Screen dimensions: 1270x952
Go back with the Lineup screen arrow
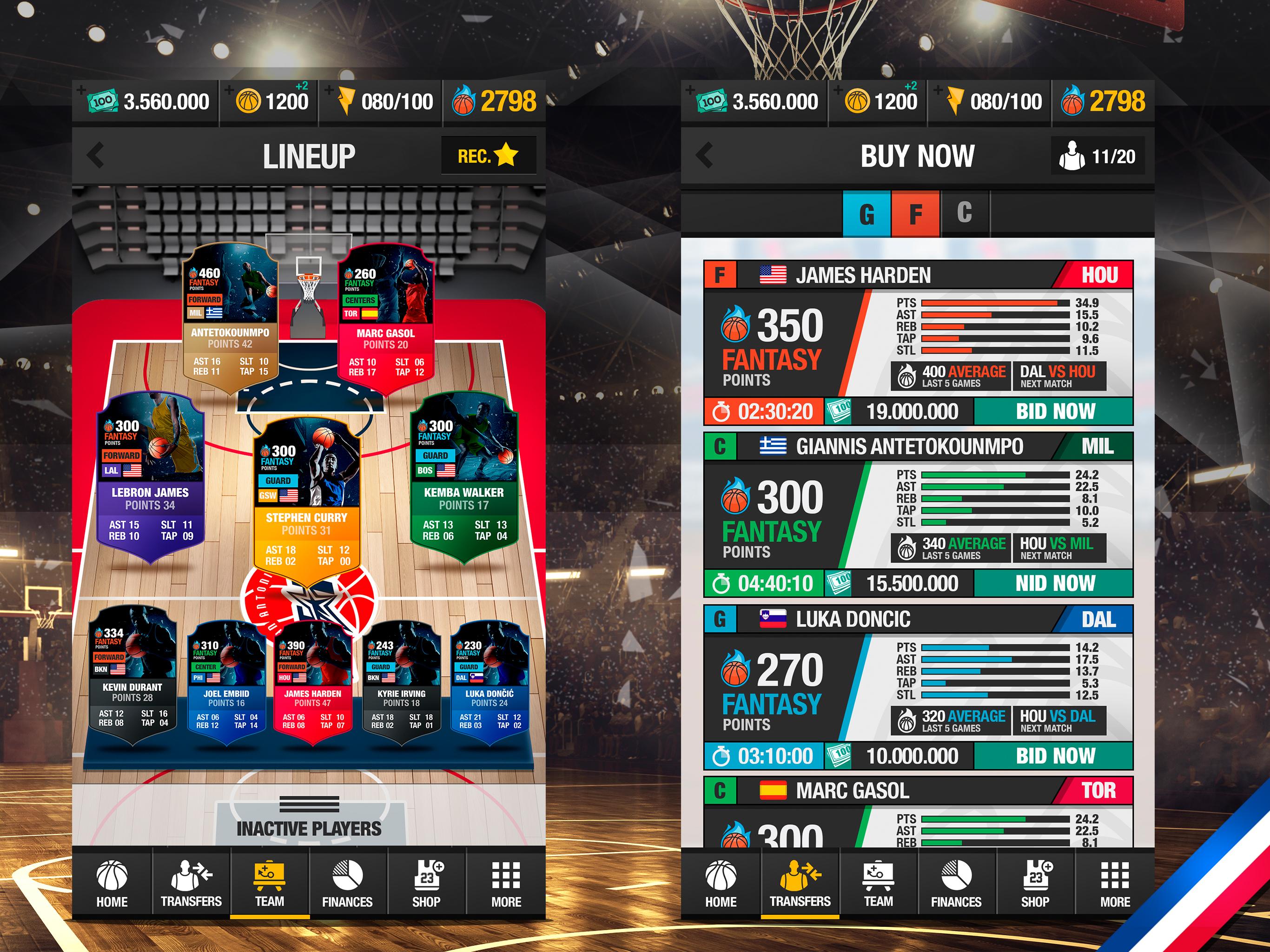pyautogui.click(x=96, y=155)
